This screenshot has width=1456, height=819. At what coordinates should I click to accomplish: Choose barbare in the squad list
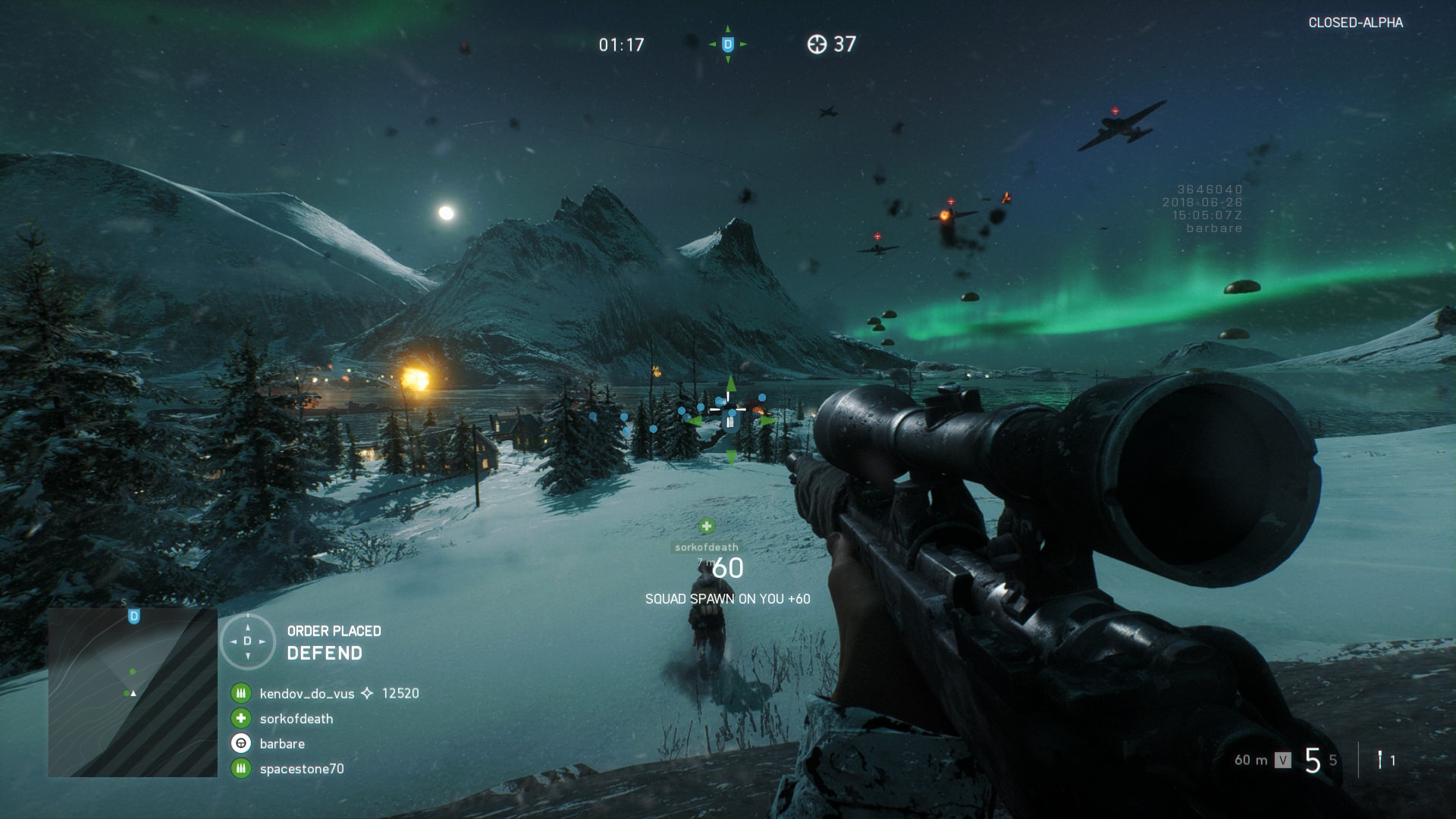tap(282, 744)
